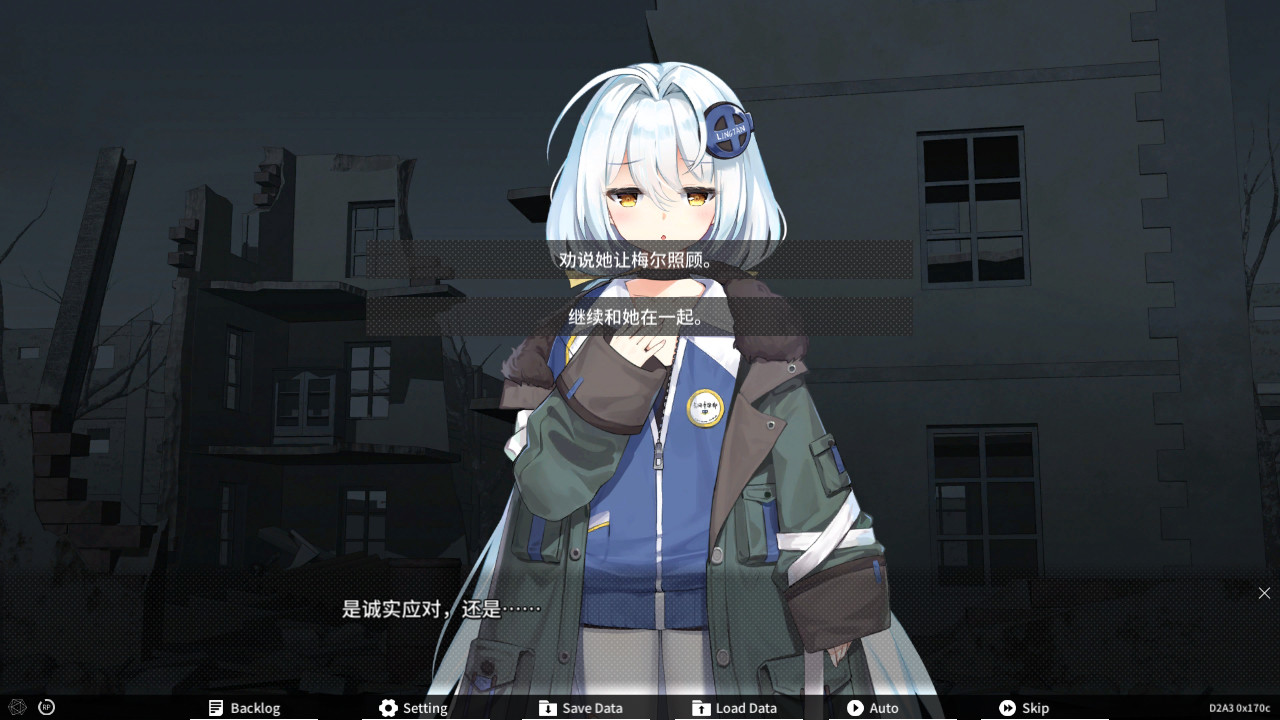Open the Load Data screen
1280x720 pixels.
tap(734, 708)
